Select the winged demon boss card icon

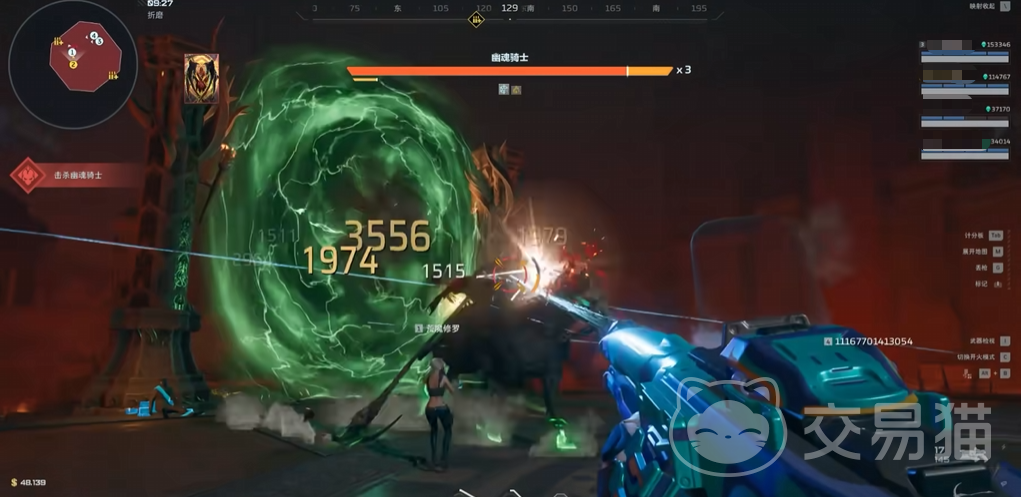tap(201, 79)
